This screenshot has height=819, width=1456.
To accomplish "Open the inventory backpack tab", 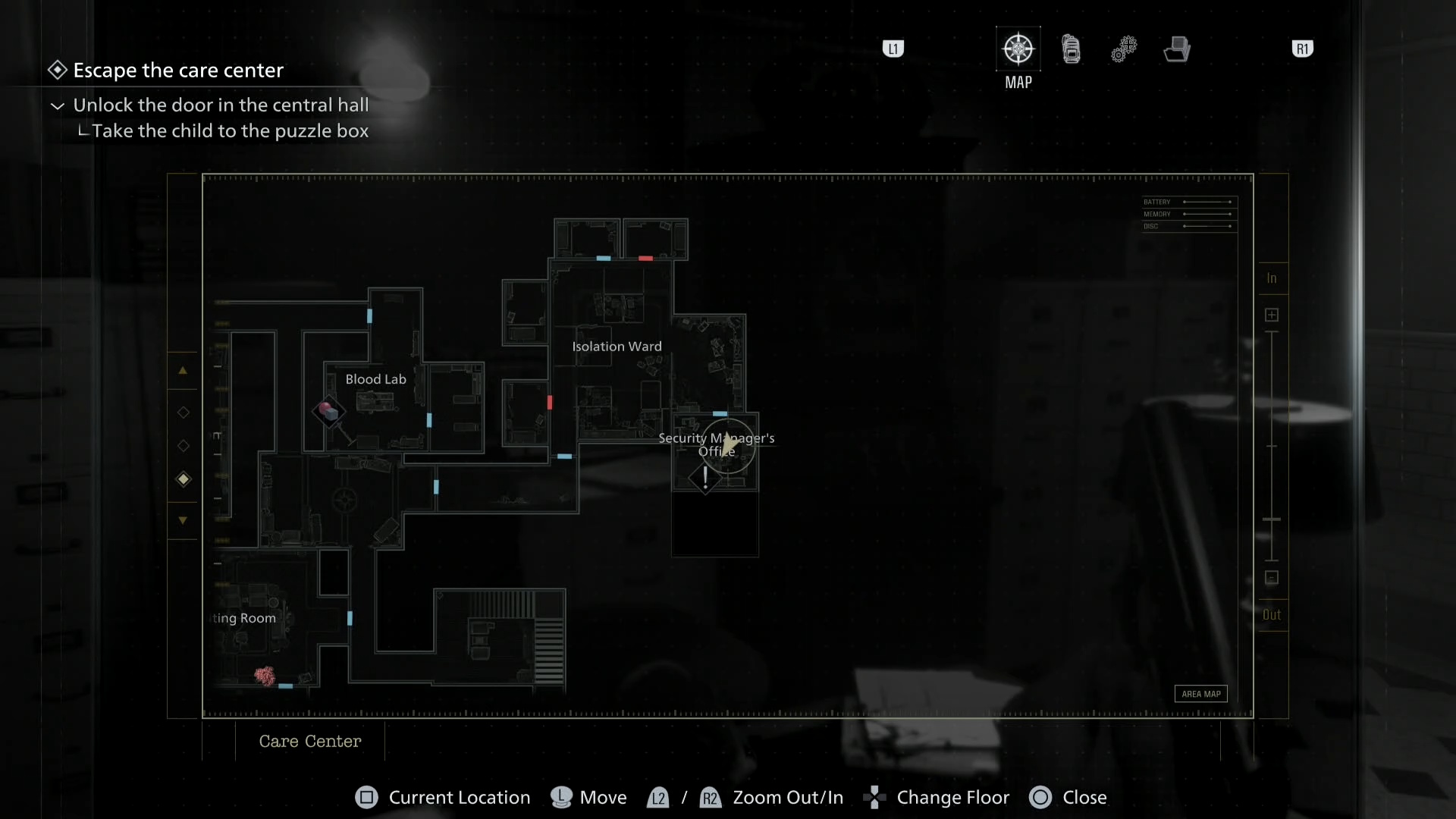I will 1072,48.
